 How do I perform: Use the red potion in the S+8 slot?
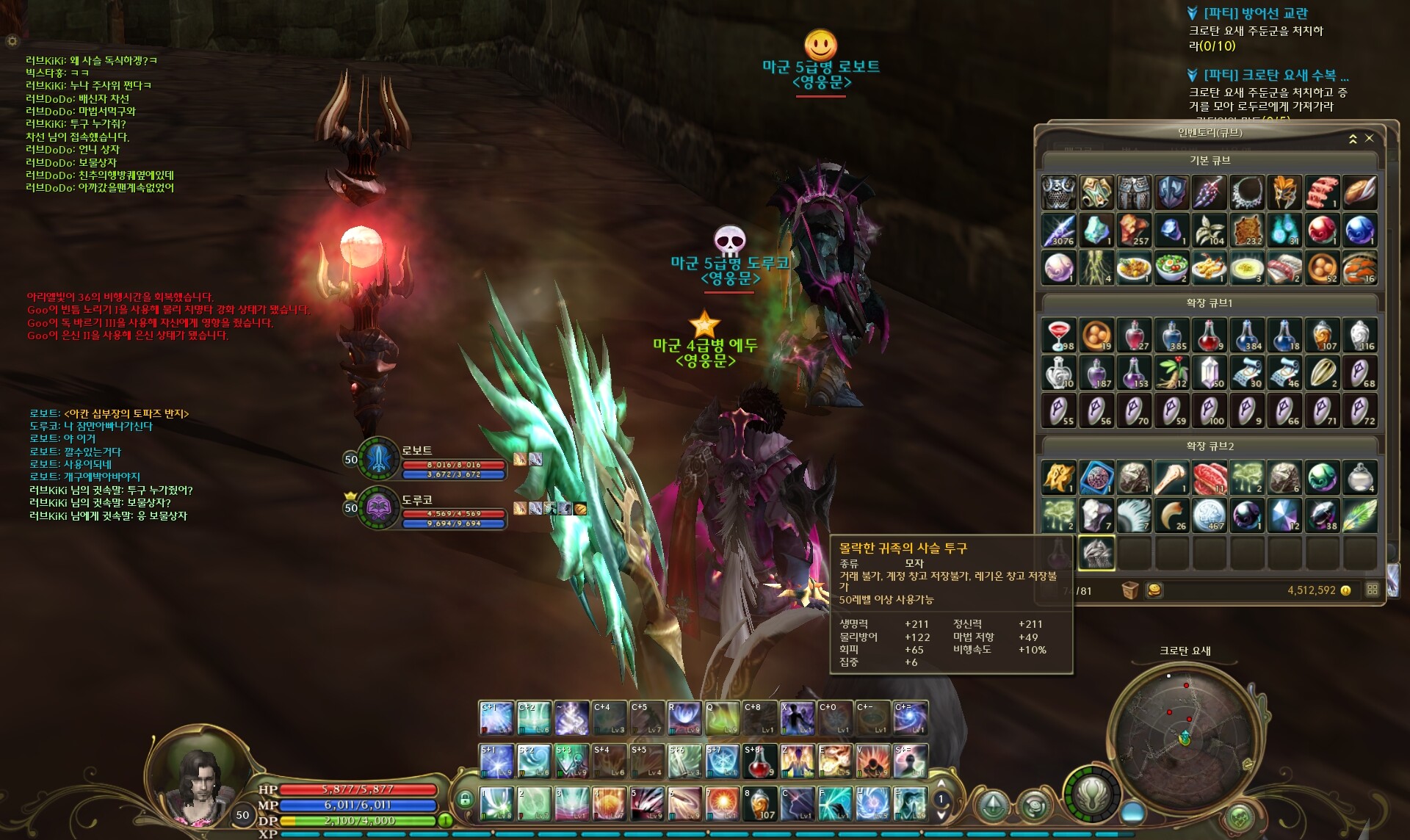(759, 761)
